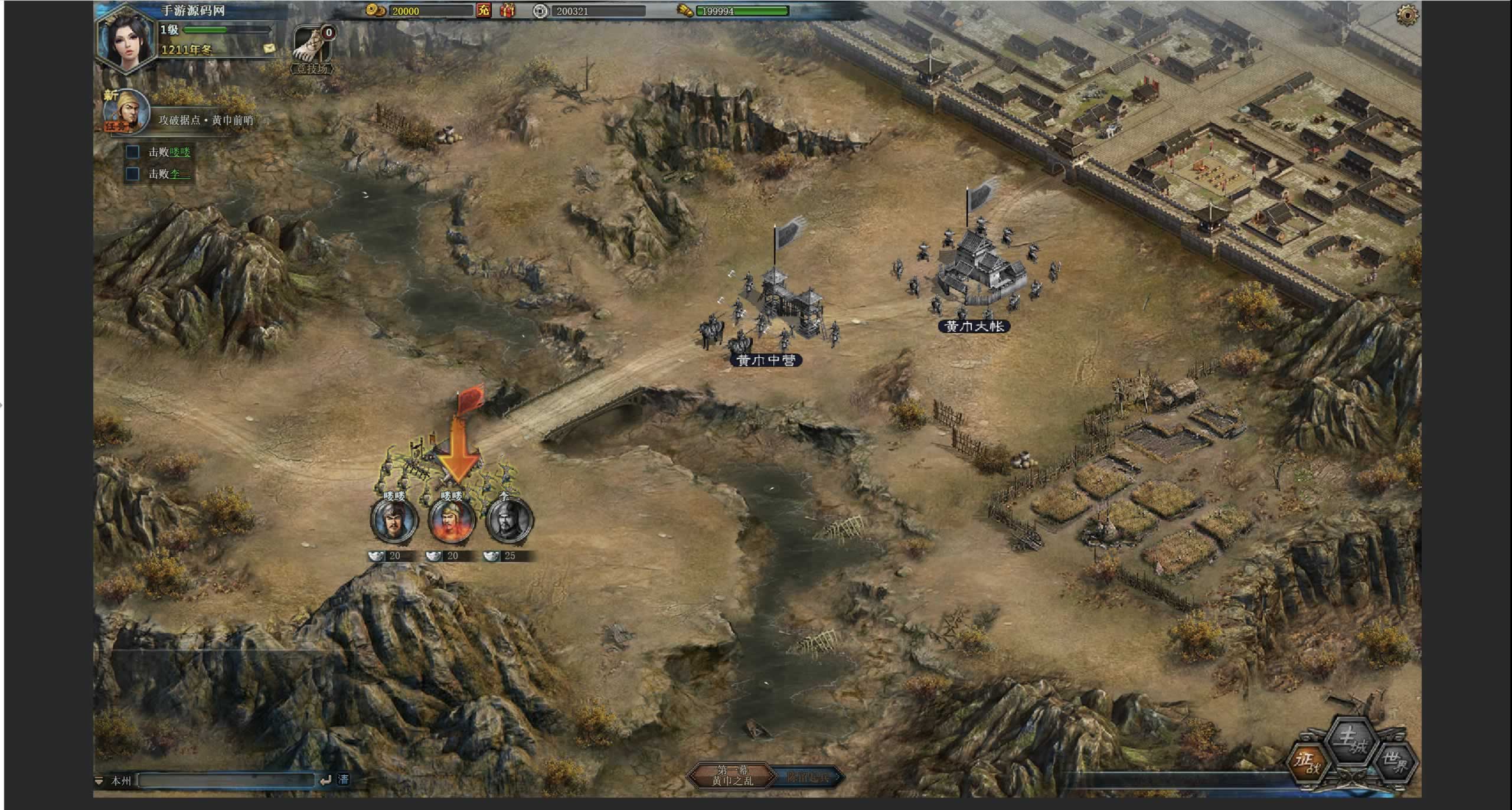Image resolution: width=1512 pixels, height=810 pixels.
Task: Open the red gift box rewards
Action: click(x=508, y=11)
